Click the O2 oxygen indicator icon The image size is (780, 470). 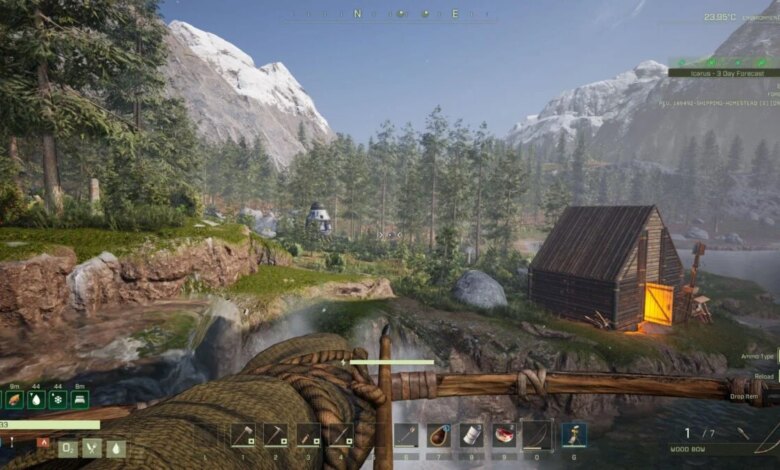68,449
